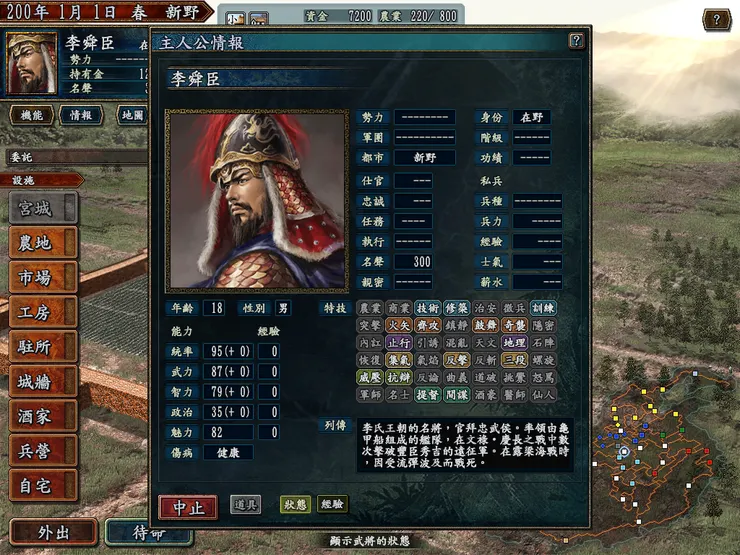Choose the 駐所 garrison facility
The width and height of the screenshot is (740, 555).
pos(42,347)
